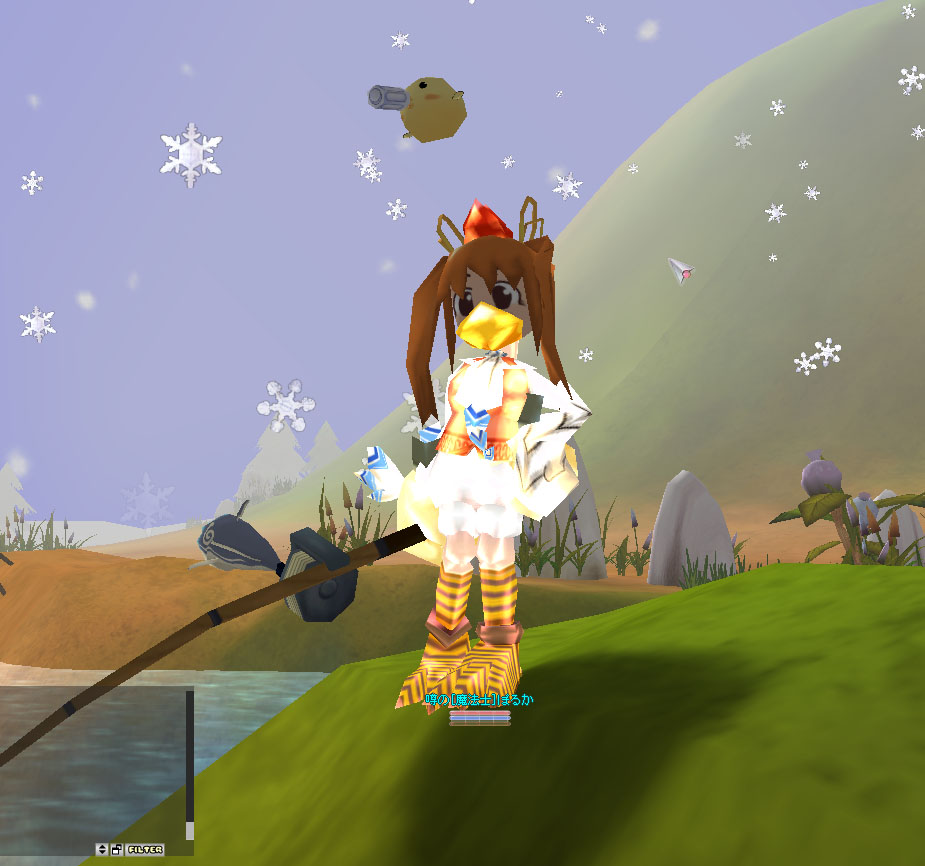This screenshot has height=866, width=925.
Task: Toggle the chat window lock icon
Action: (x=117, y=849)
